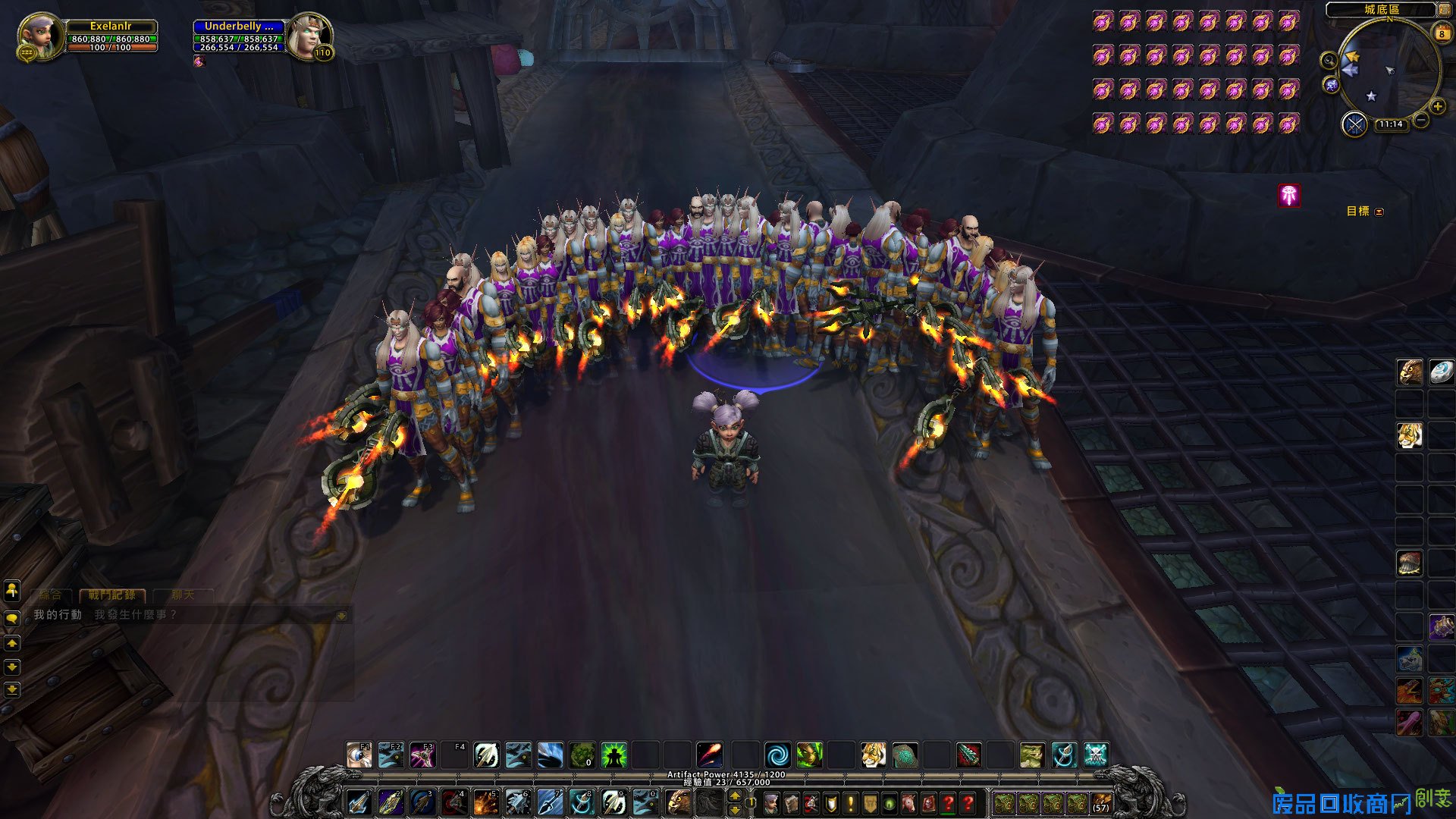Zoom in the minimap with plus button

(x=1437, y=107)
